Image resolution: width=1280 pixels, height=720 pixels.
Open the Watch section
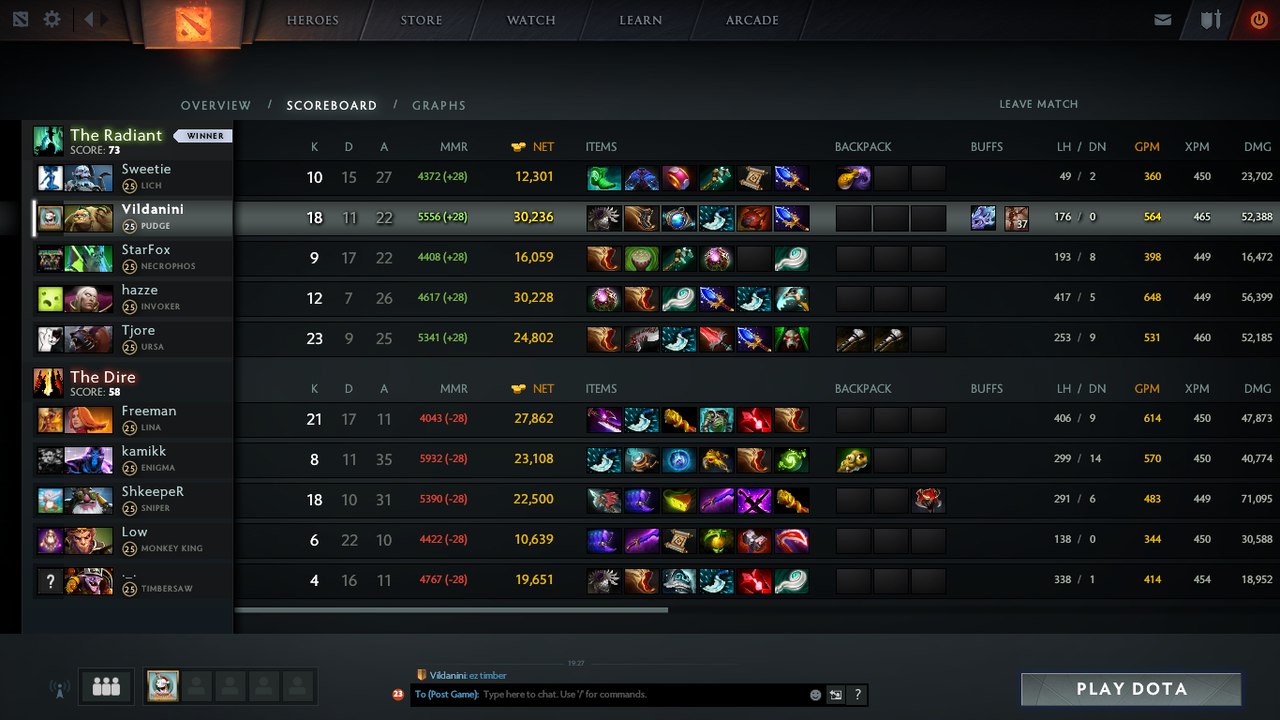coord(531,20)
